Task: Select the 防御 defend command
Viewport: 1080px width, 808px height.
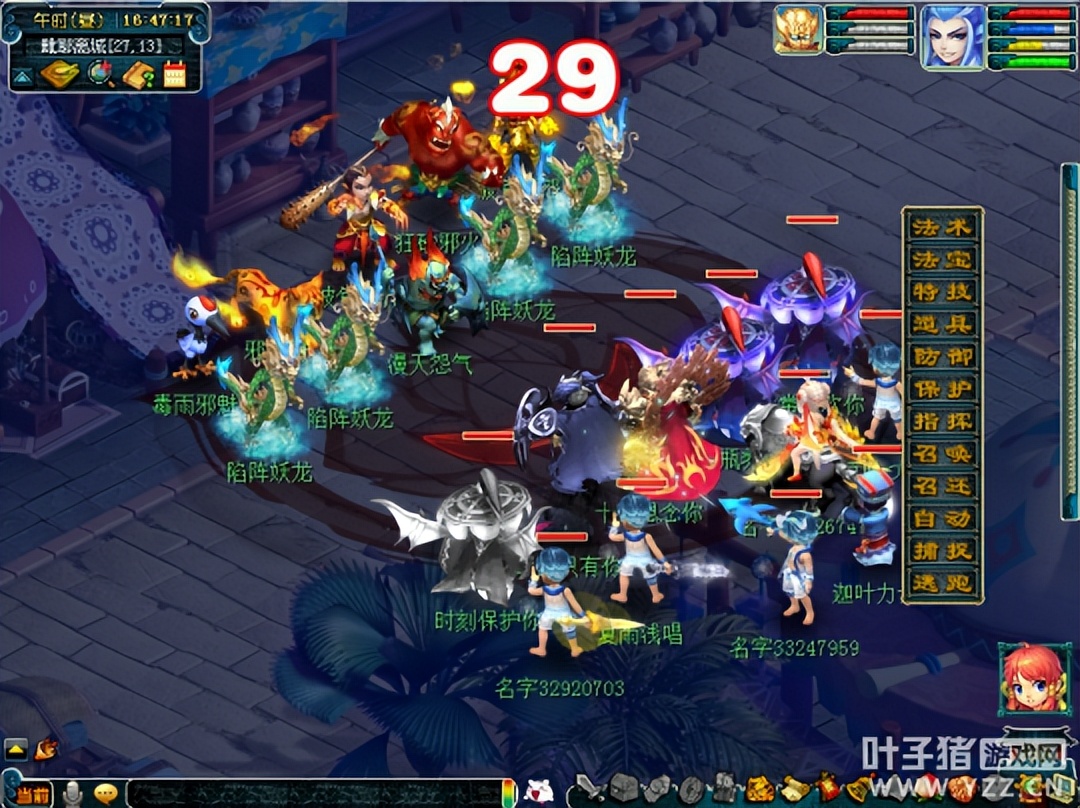Action: tap(942, 355)
